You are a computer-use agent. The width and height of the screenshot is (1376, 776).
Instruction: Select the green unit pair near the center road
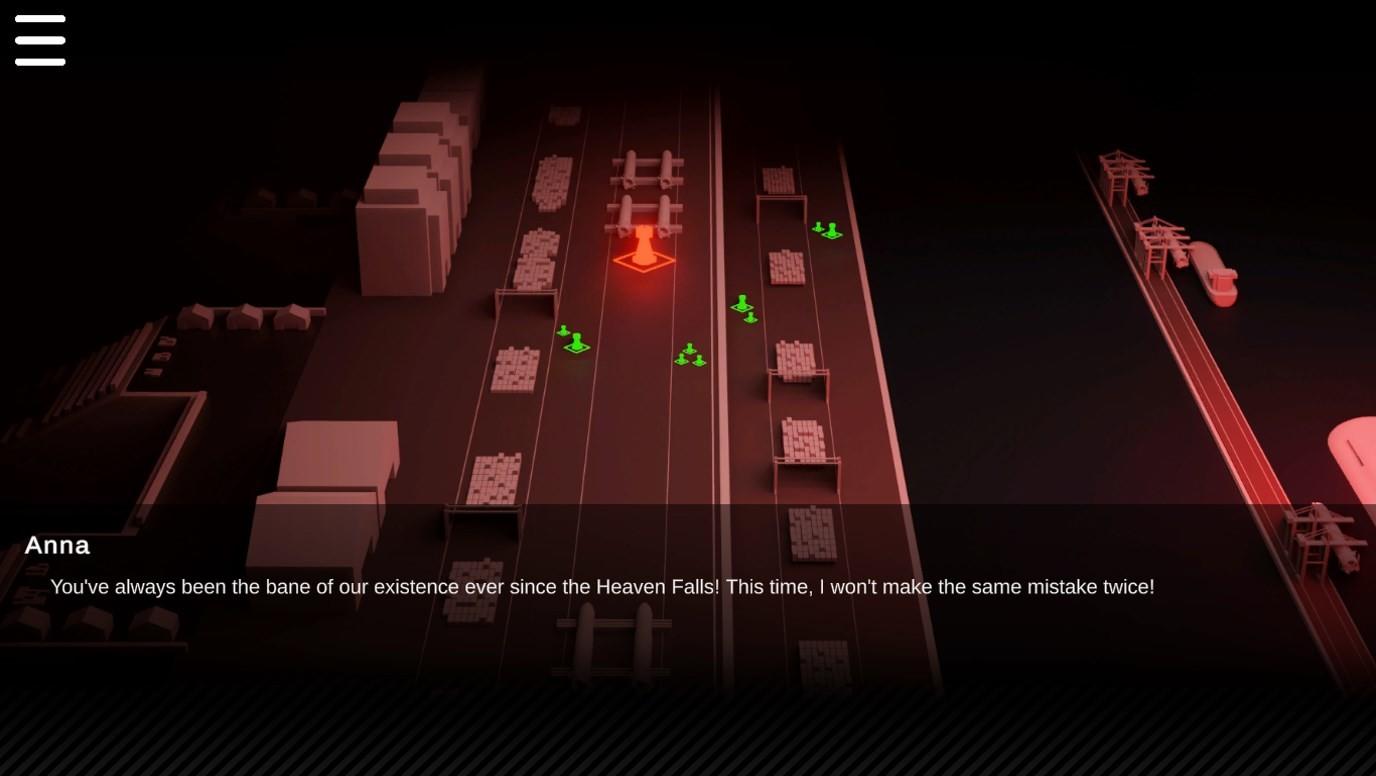click(744, 307)
